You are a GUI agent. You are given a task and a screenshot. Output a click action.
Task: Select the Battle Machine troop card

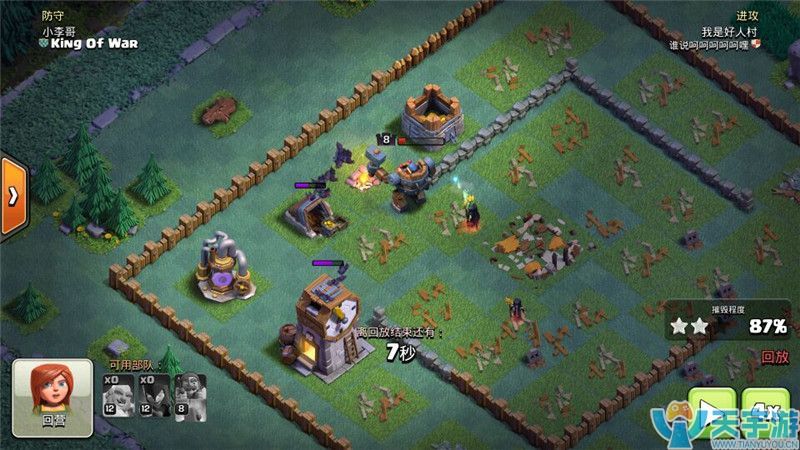tap(190, 394)
